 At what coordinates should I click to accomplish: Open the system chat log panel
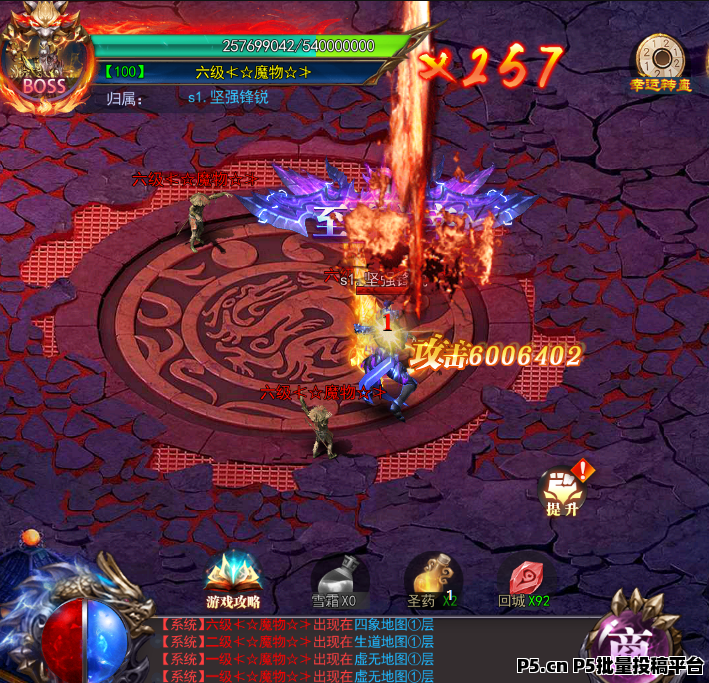pos(300,650)
